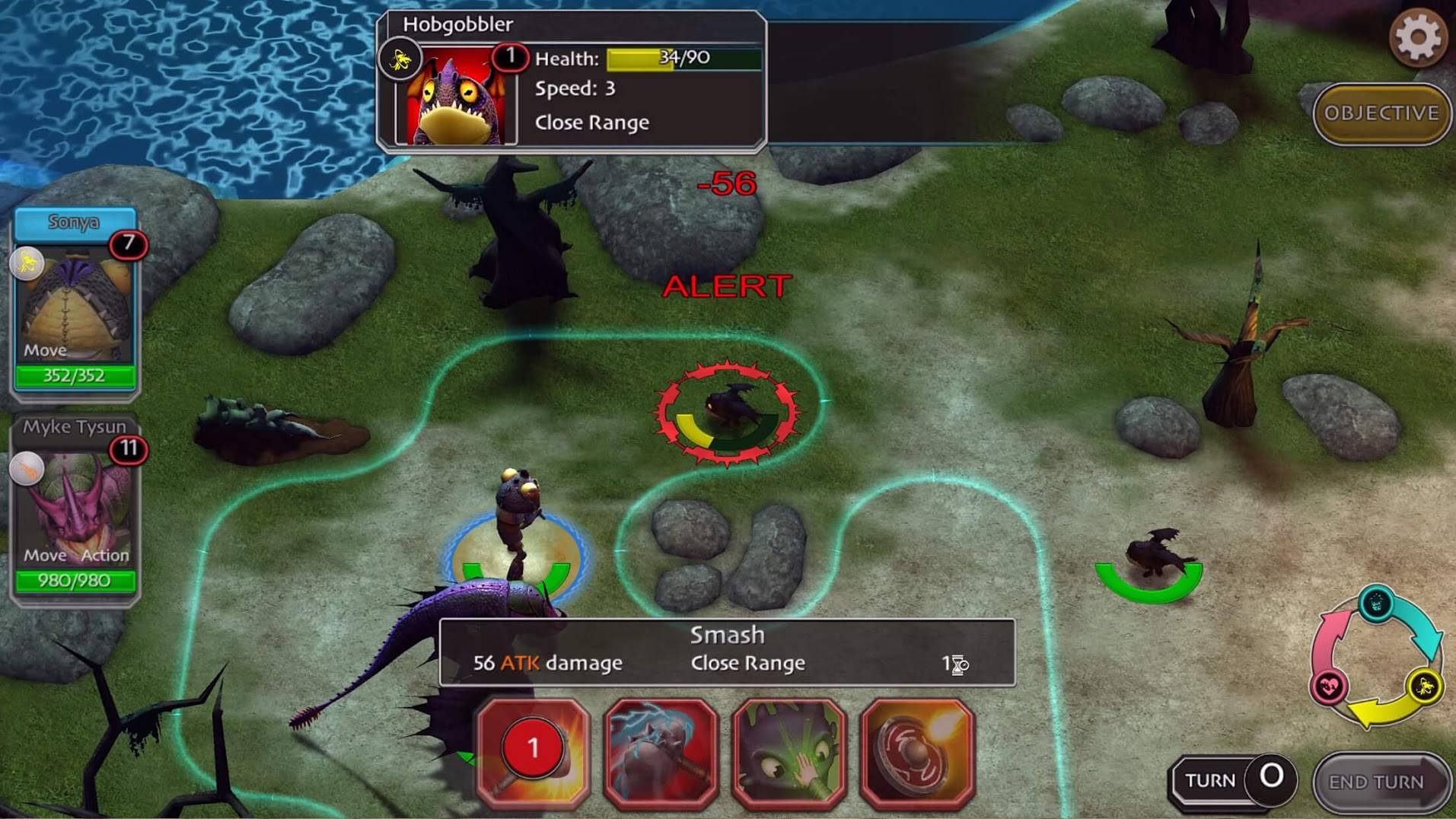The image size is (1456, 819).
Task: Activate the dragon petting hand ability
Action: 789,750
